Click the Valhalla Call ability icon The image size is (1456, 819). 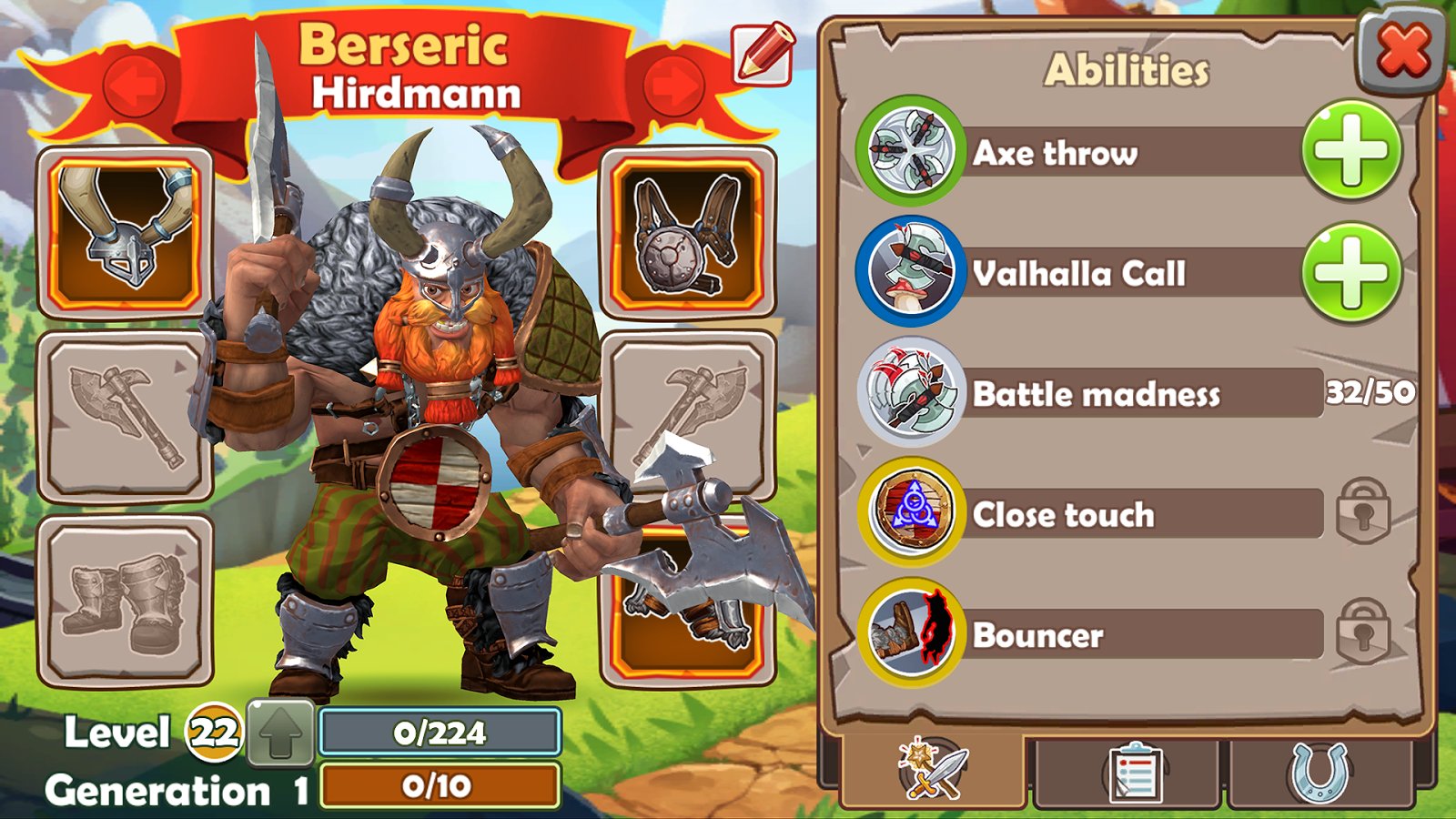pyautogui.click(x=909, y=272)
